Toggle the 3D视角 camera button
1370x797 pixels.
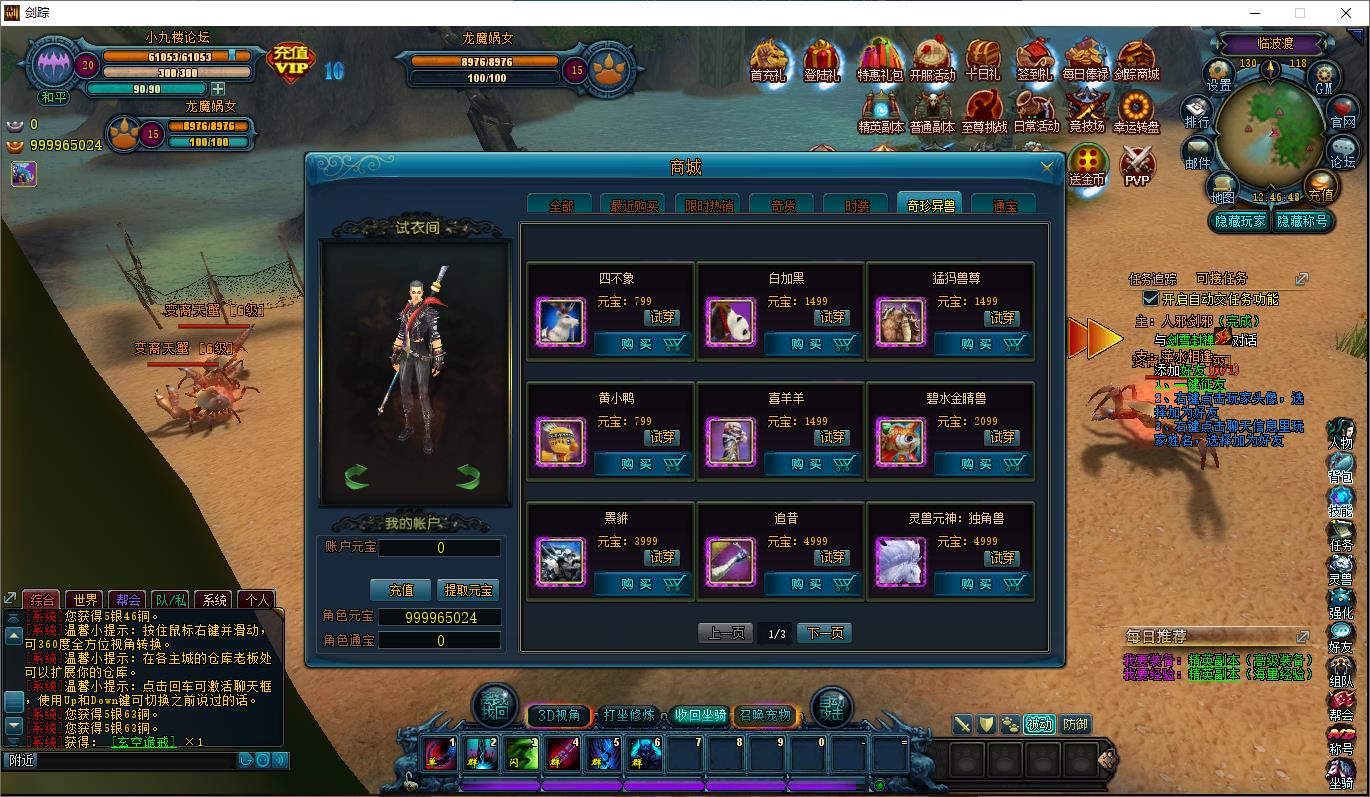tap(559, 715)
